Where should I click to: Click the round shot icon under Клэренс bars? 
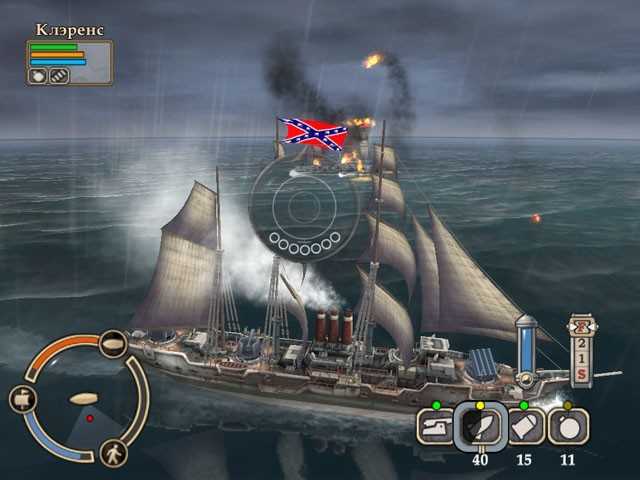point(38,75)
